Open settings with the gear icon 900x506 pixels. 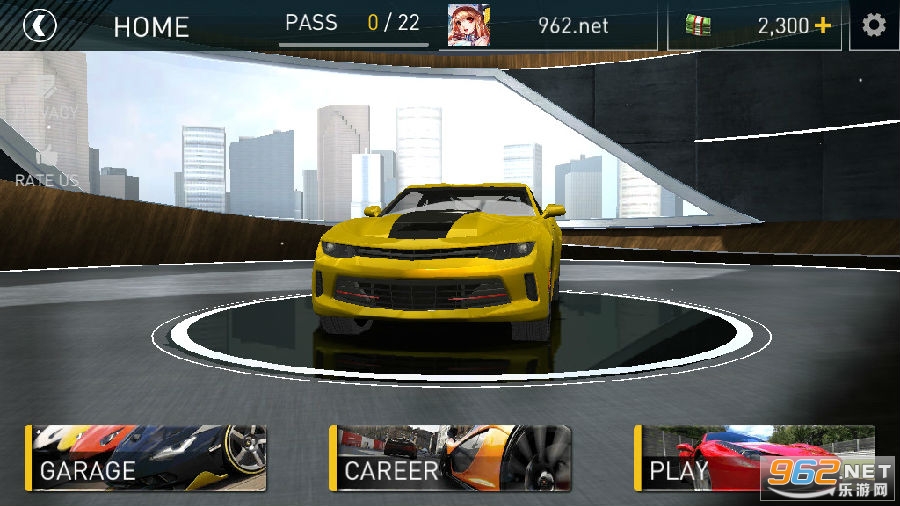(874, 25)
